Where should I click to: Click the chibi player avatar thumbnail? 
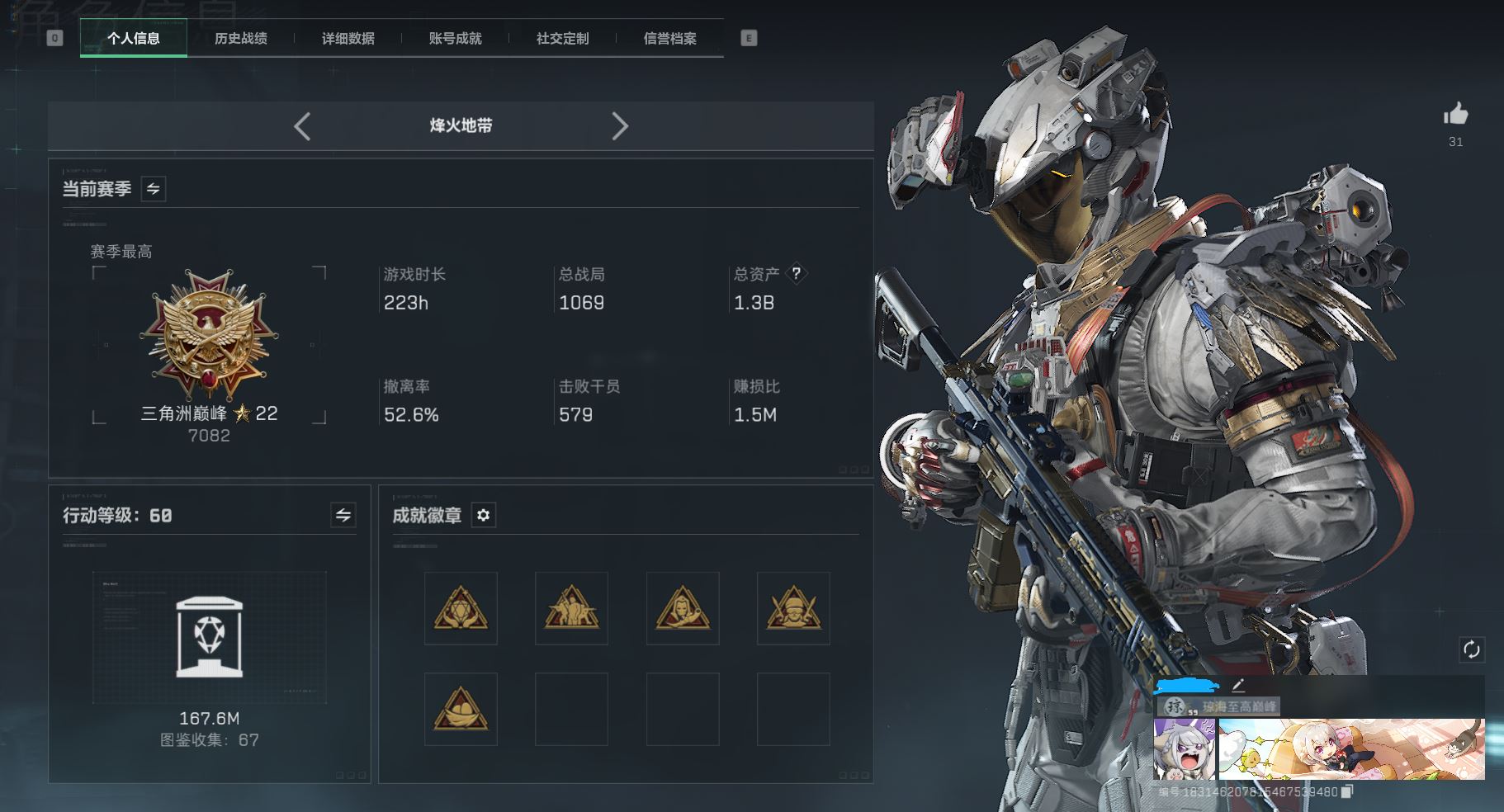(x=1184, y=748)
